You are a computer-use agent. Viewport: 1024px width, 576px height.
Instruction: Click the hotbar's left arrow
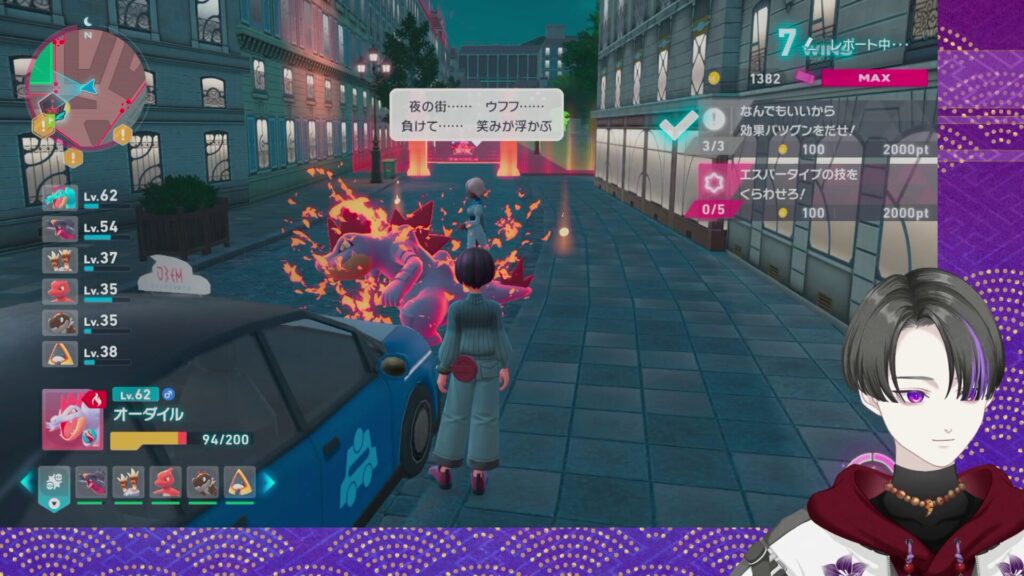27,483
